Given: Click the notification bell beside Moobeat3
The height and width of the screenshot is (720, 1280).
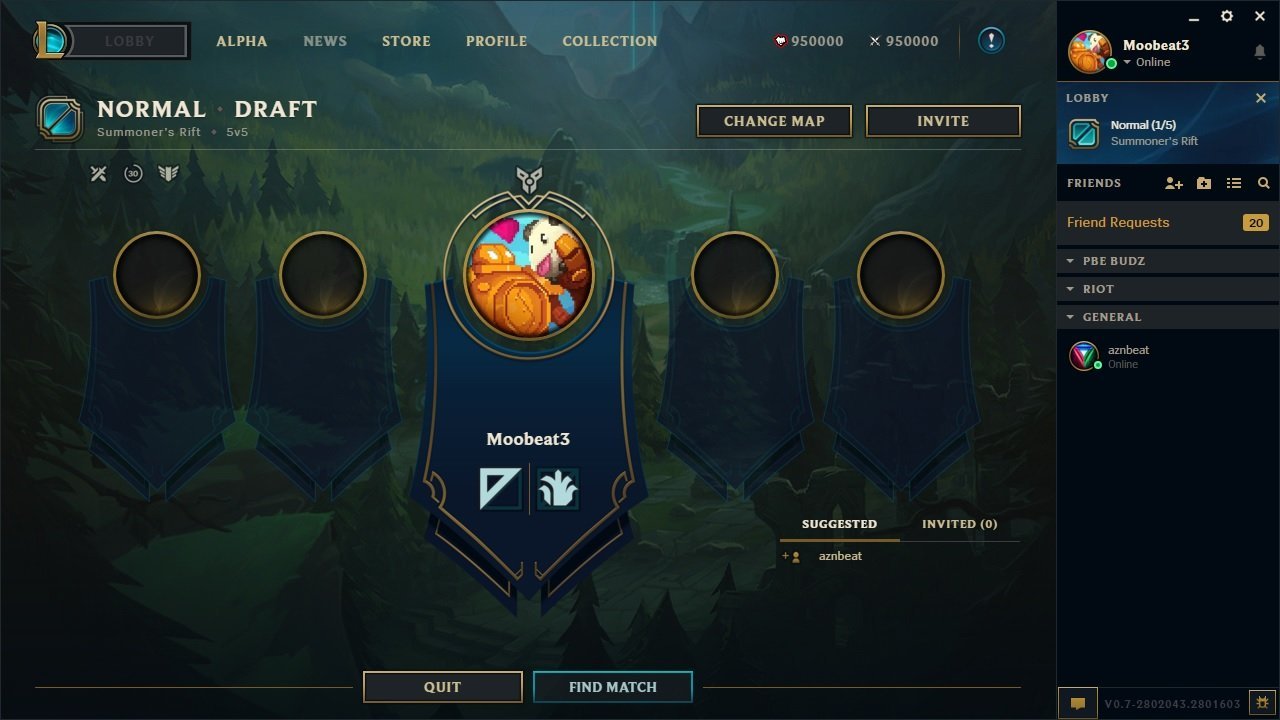Looking at the screenshot, I should pyautogui.click(x=1259, y=53).
